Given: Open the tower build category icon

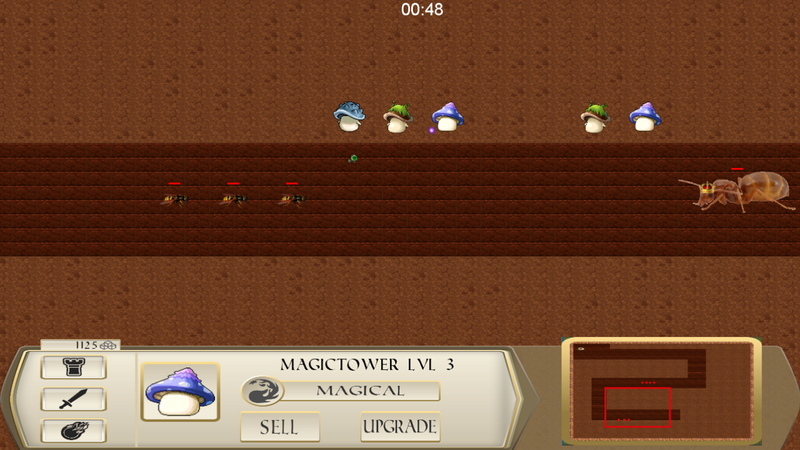Looking at the screenshot, I should pyautogui.click(x=73, y=368).
